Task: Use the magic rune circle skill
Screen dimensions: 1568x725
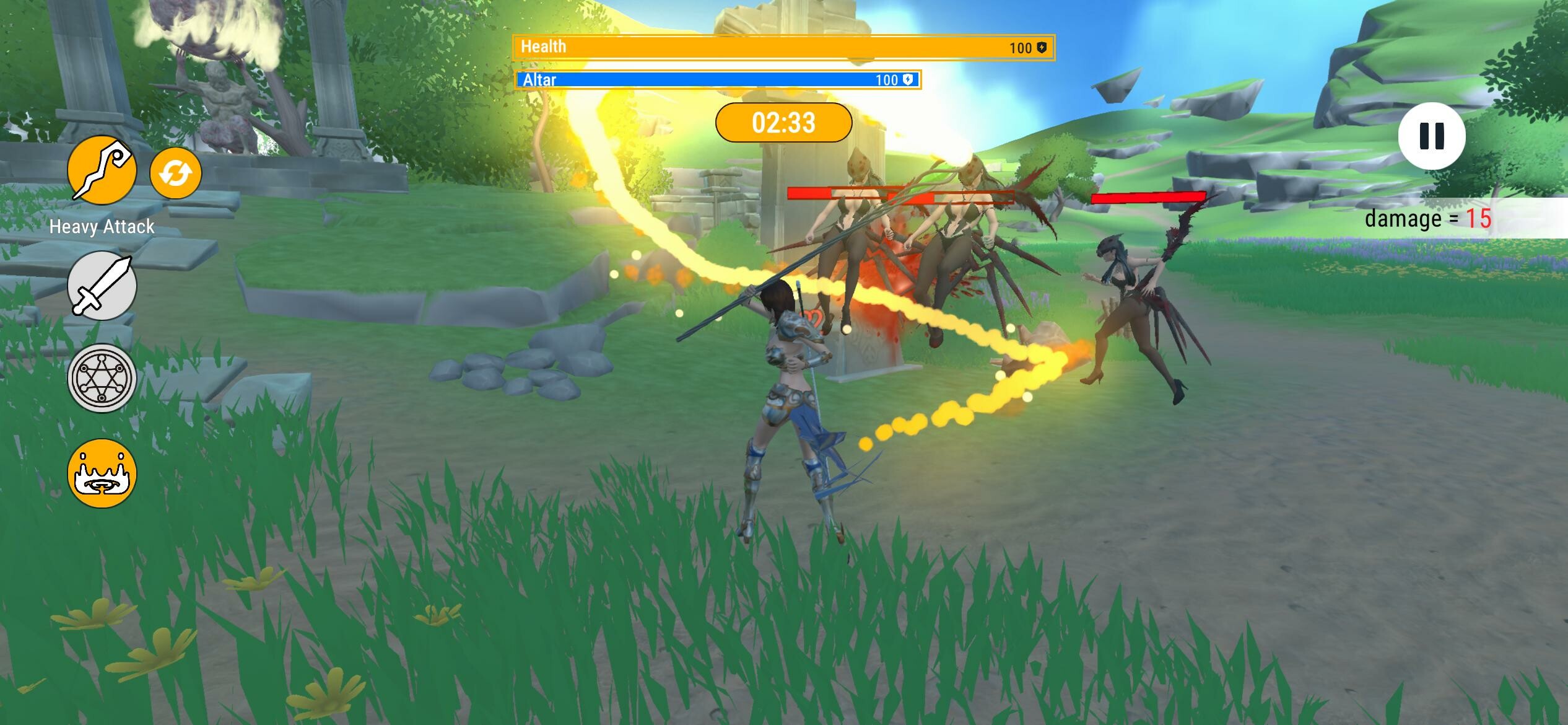Action: coord(101,378)
